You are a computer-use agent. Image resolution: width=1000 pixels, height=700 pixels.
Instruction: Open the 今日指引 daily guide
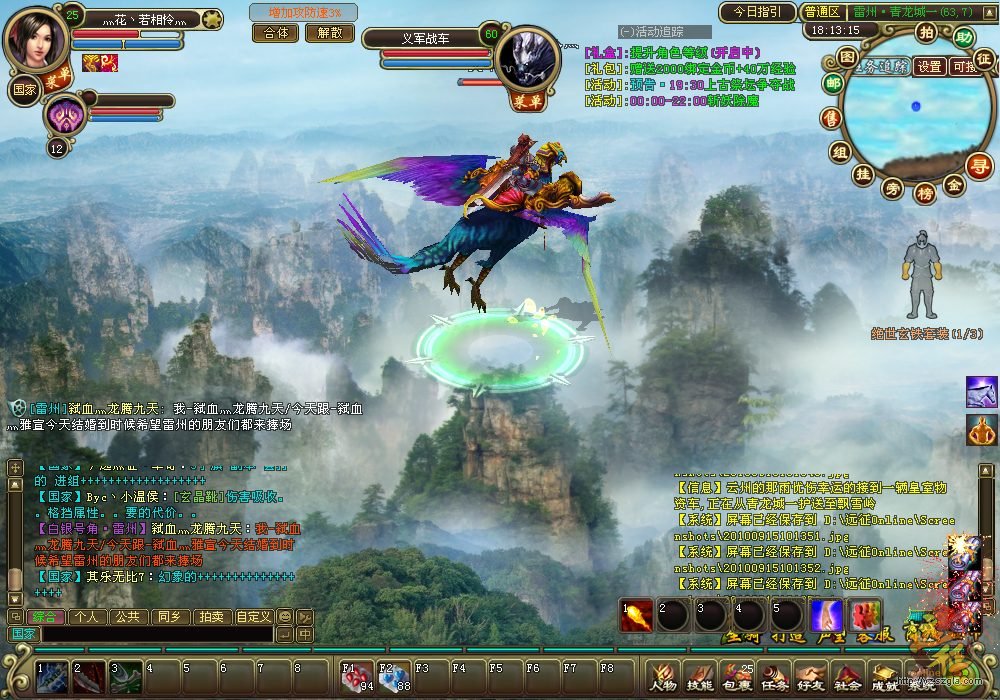tap(757, 12)
